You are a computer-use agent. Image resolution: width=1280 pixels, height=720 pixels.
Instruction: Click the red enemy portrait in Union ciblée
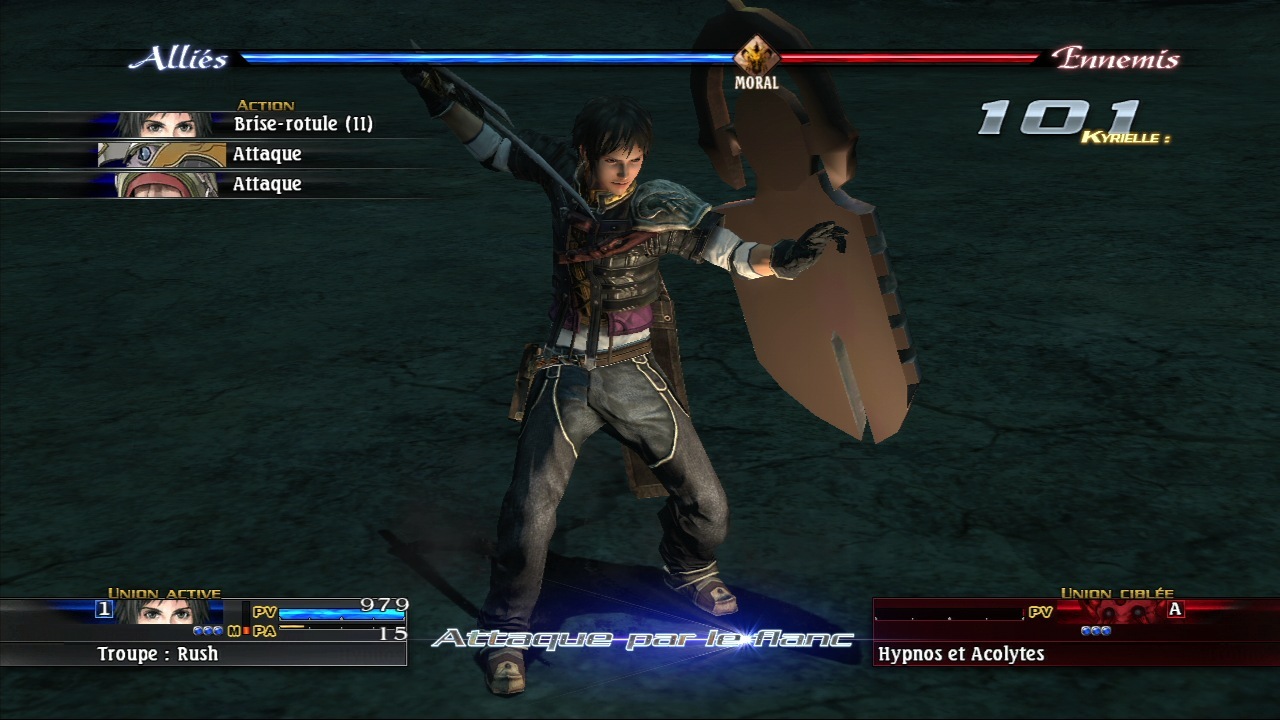pyautogui.click(x=1120, y=609)
